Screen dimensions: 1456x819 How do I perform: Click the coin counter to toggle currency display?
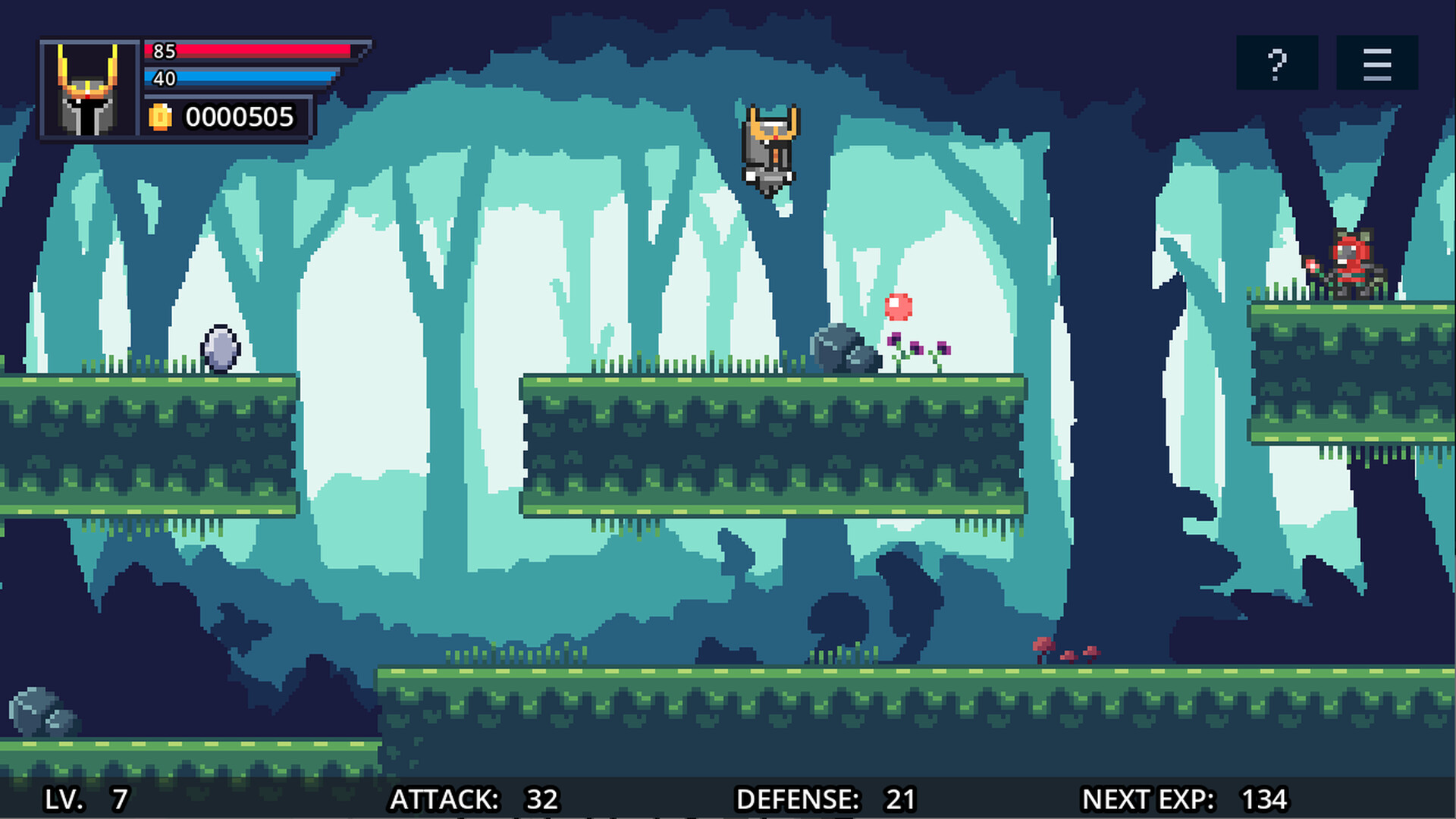pyautogui.click(x=241, y=118)
